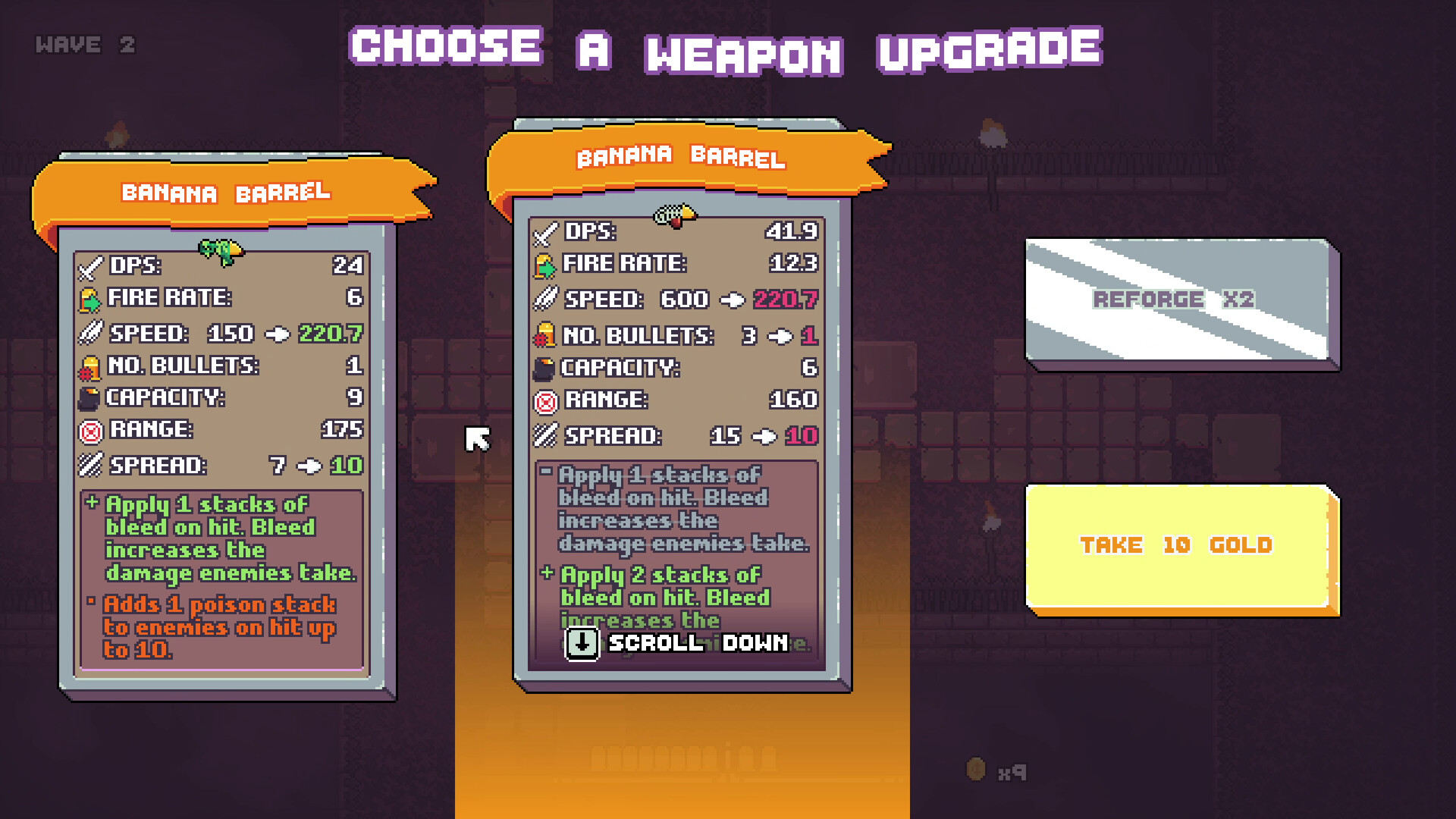Image resolution: width=1456 pixels, height=819 pixels.
Task: Click the Take 10 Gold button
Action: pos(1176,544)
